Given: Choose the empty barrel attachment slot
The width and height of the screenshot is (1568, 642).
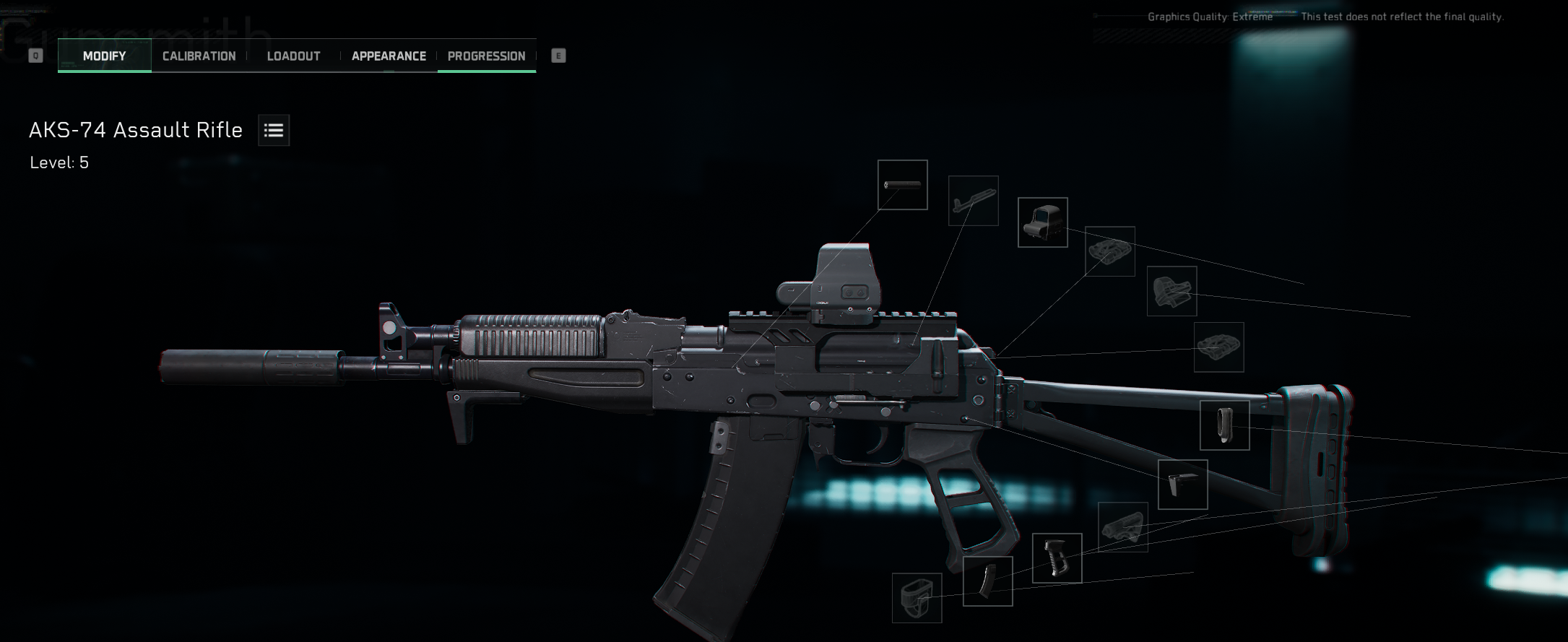Looking at the screenshot, I should click(973, 201).
